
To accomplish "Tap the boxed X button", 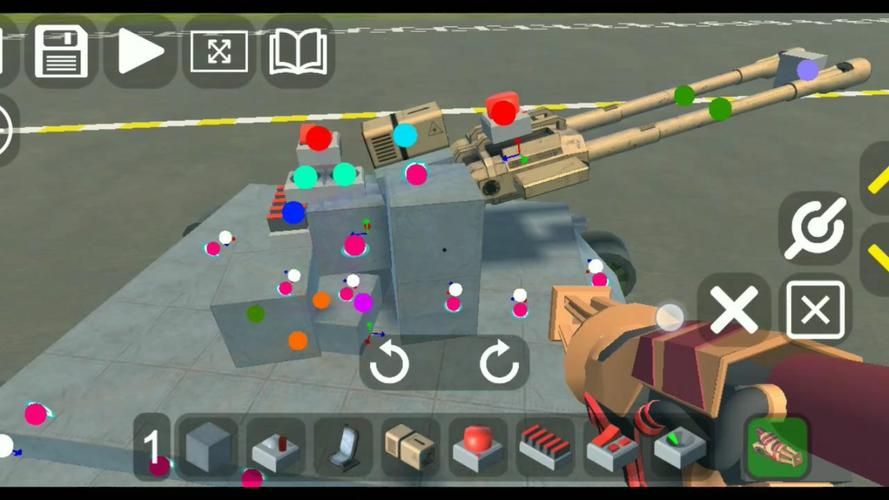I will pos(815,311).
